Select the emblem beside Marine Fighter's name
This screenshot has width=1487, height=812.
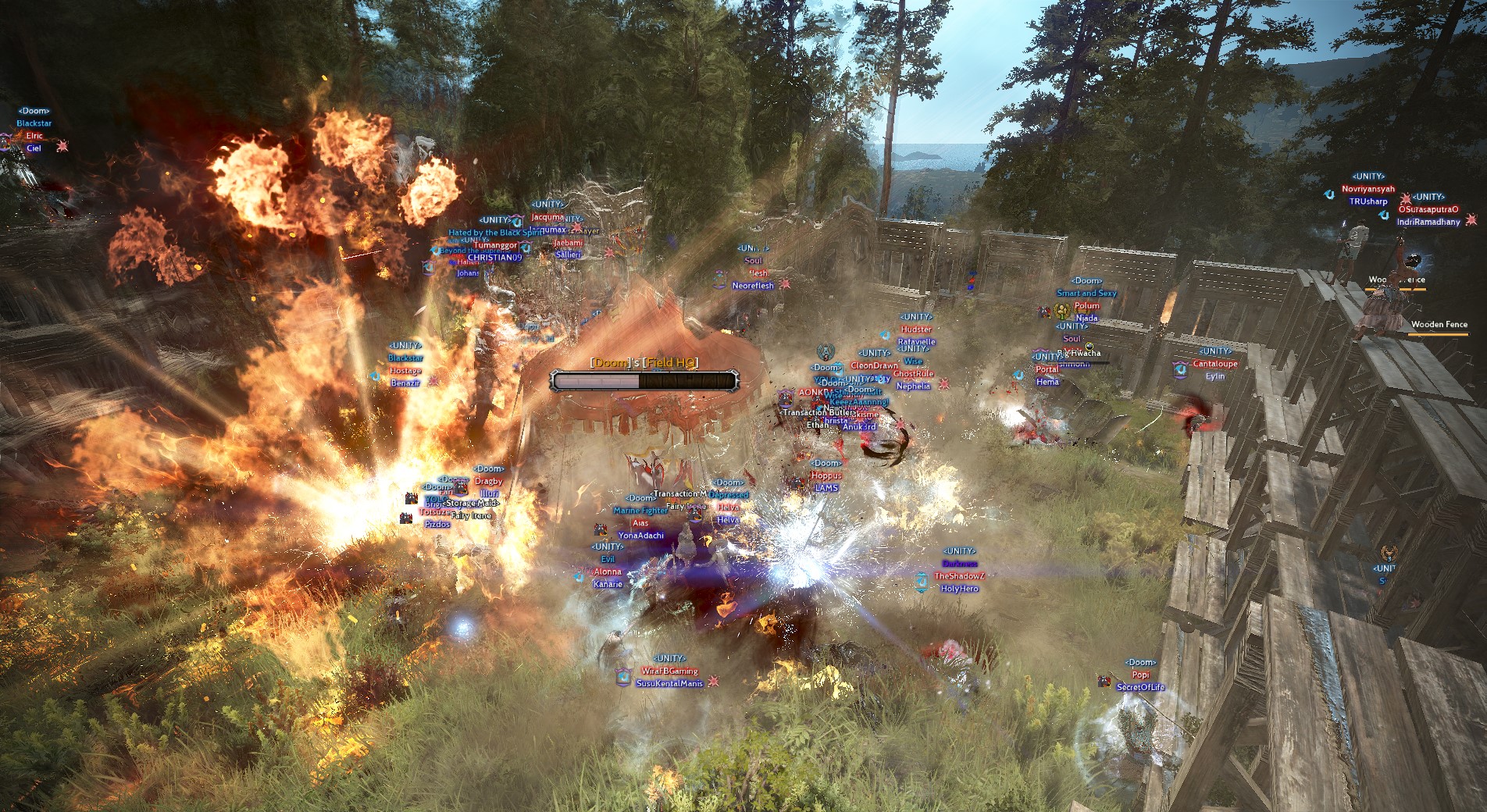601,530
